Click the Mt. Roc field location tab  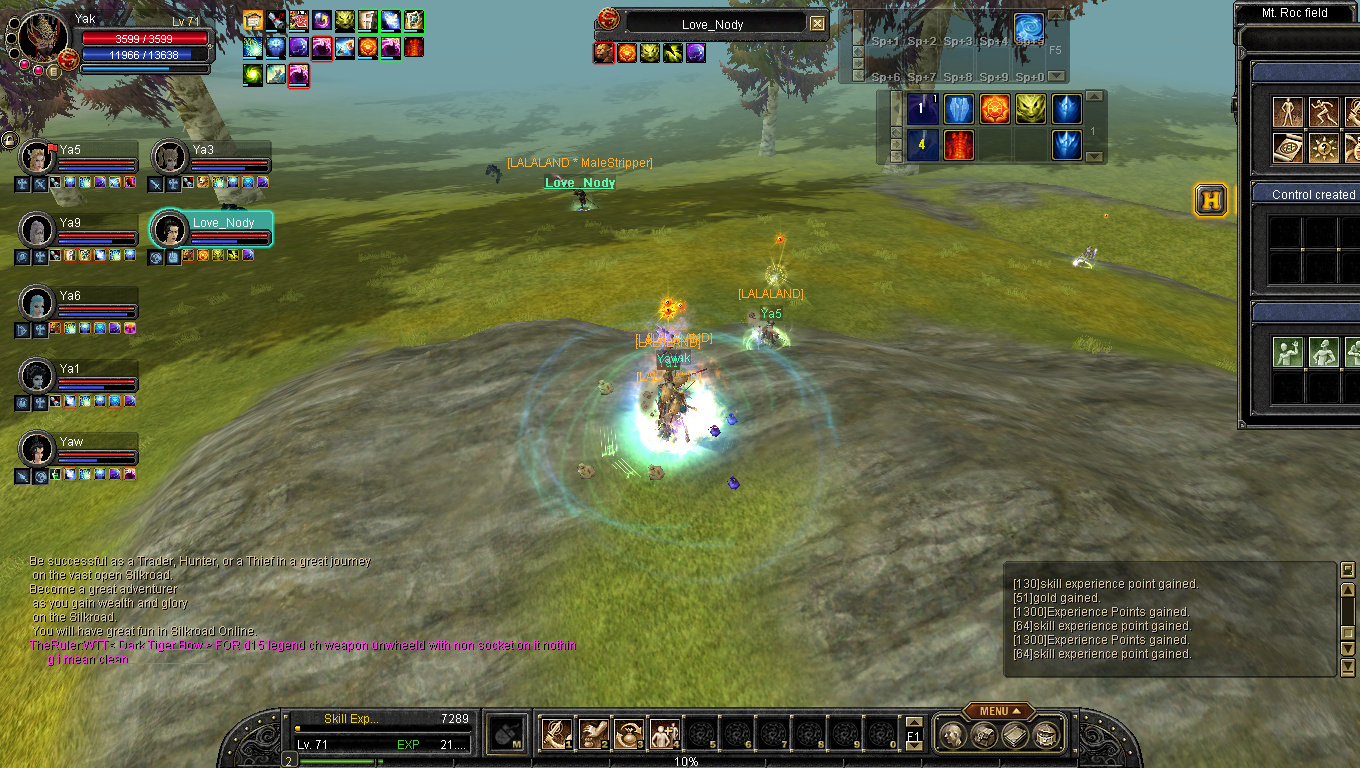pos(1295,13)
